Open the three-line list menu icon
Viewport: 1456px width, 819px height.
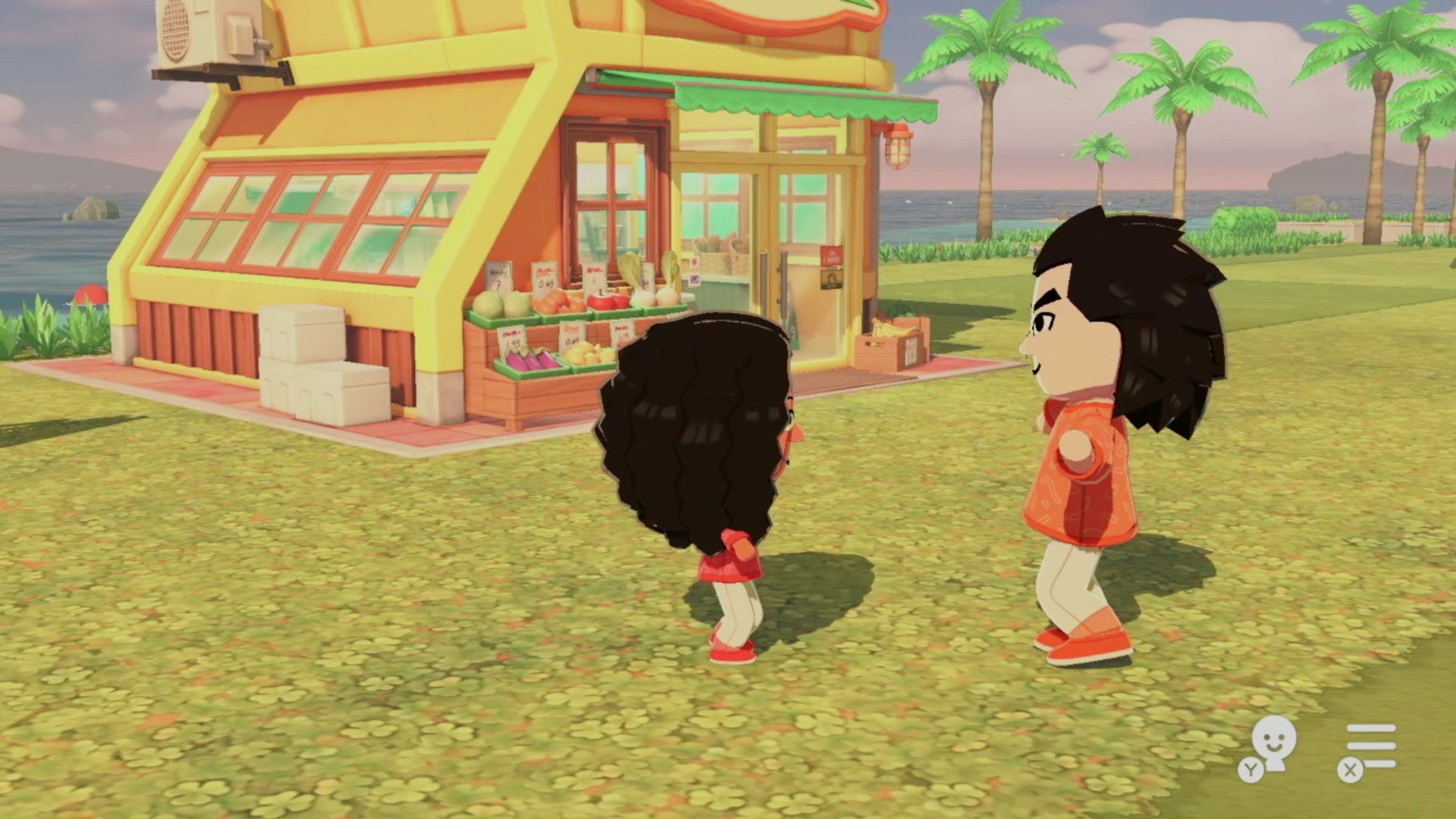coord(1370,746)
